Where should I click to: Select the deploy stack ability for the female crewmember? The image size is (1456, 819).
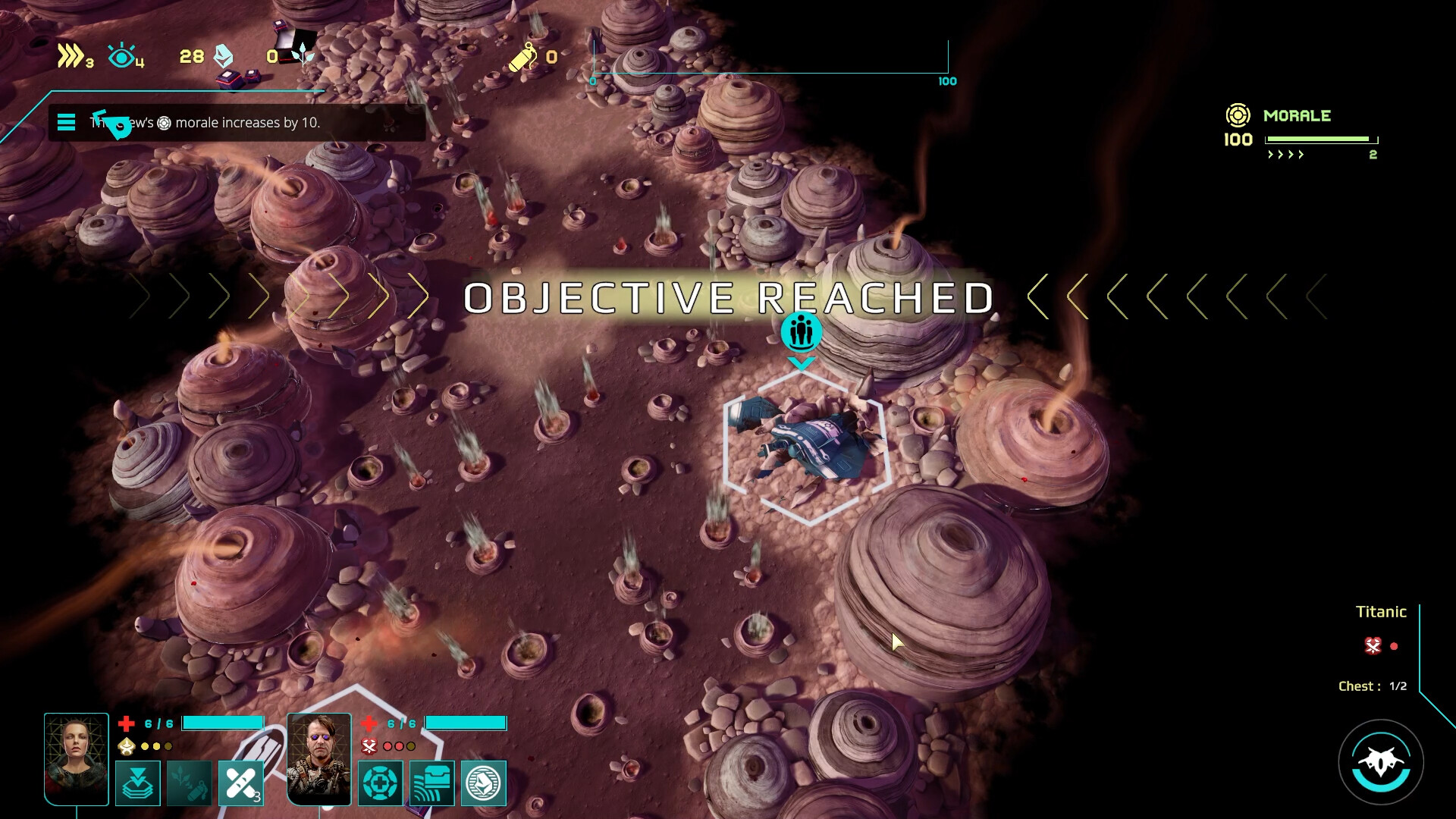(137, 783)
